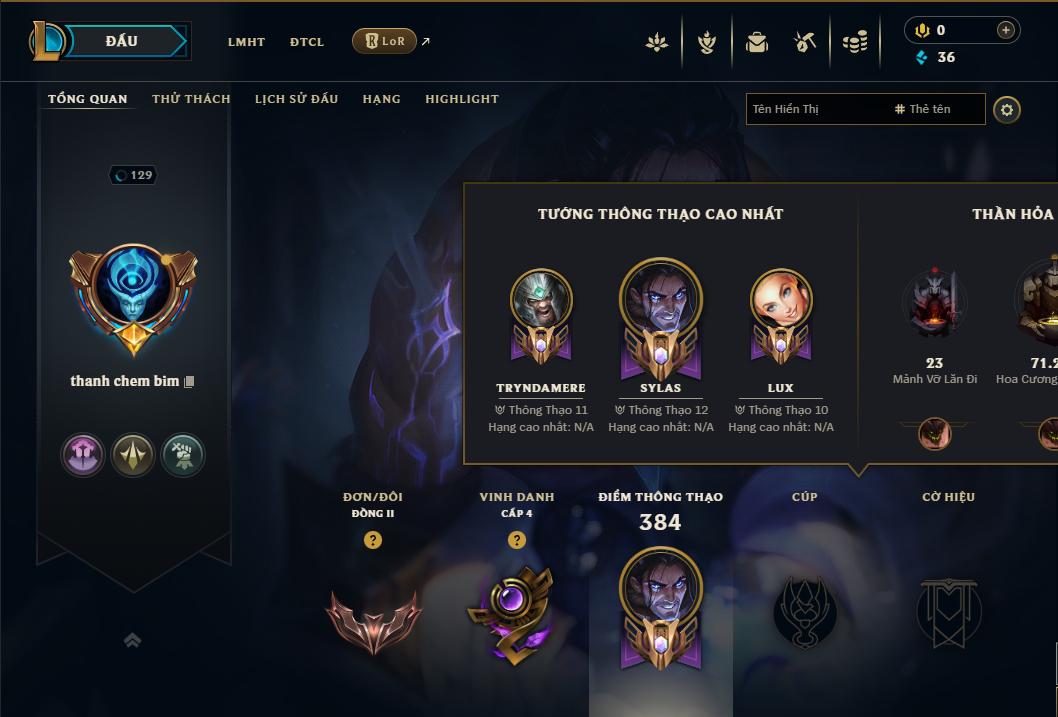Select the TỔNG QUAN overview tab
The width and height of the screenshot is (1058, 717).
click(x=88, y=99)
